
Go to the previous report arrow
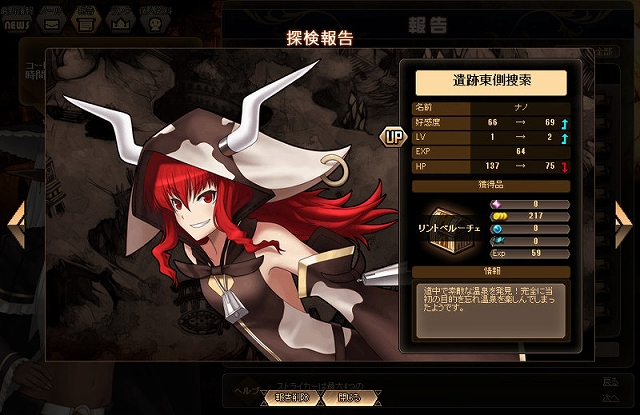(15, 224)
